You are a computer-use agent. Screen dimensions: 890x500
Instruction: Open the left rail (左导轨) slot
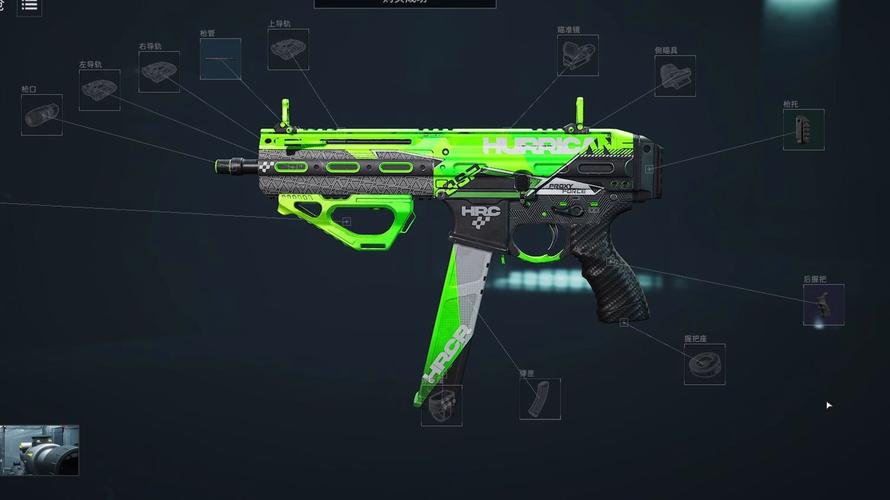[x=100, y=90]
